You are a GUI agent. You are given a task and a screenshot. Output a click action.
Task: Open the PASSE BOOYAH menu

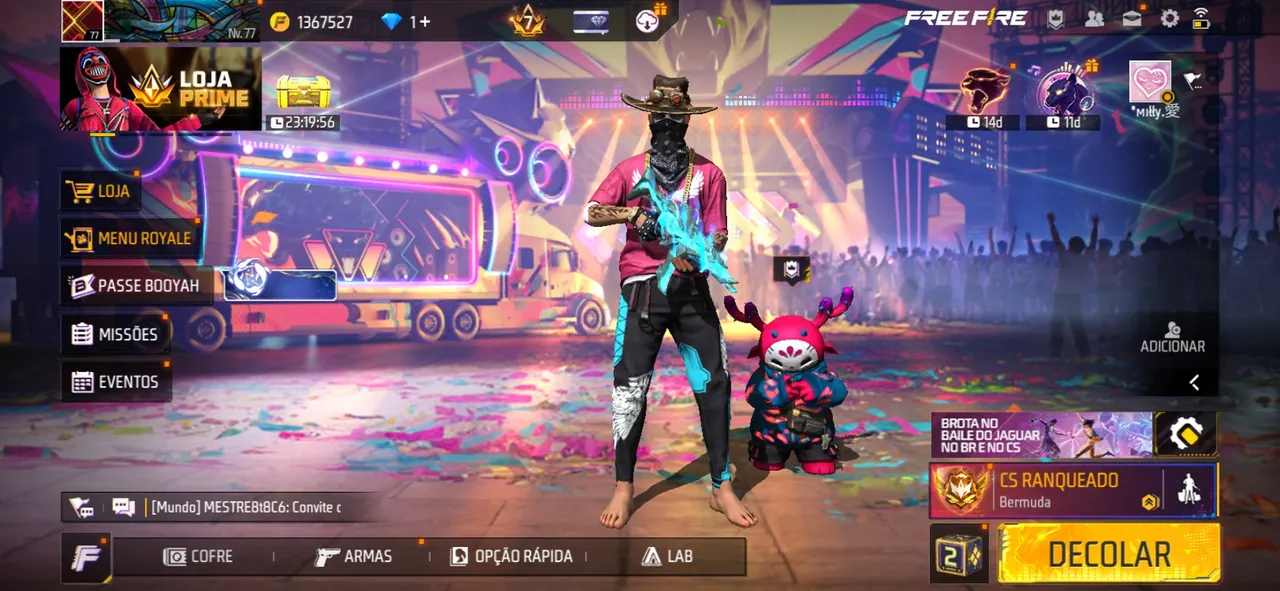pyautogui.click(x=134, y=286)
